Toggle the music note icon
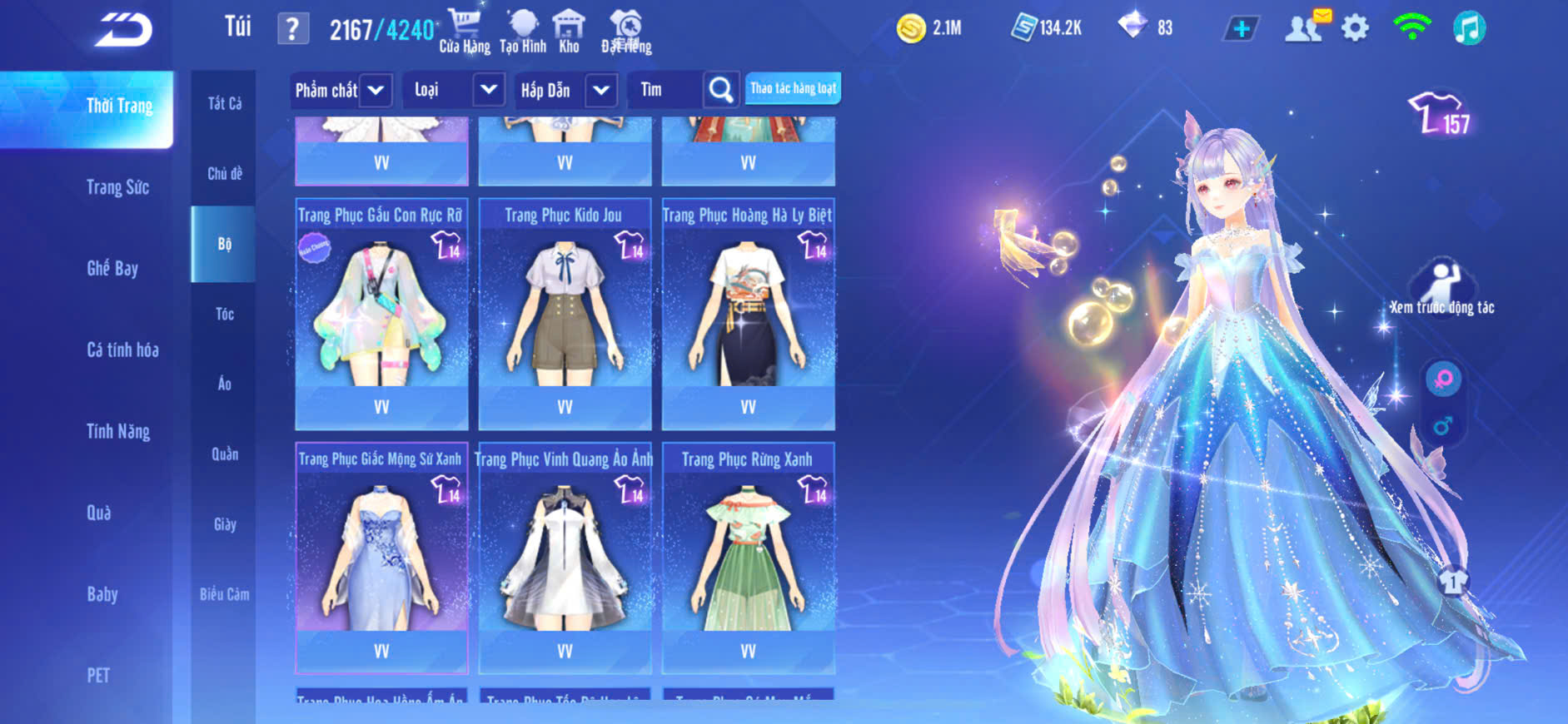Viewport: 1568px width, 724px height. tap(1469, 29)
